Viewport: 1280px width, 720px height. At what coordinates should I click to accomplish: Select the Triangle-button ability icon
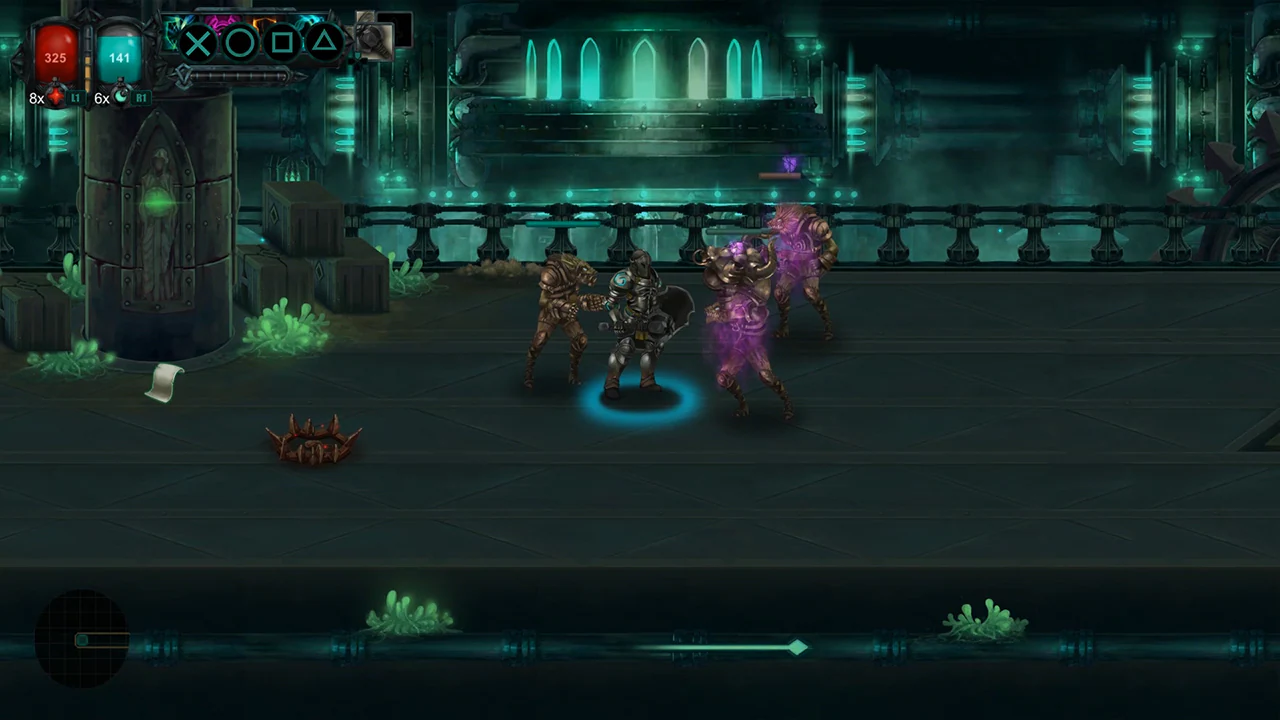point(324,42)
